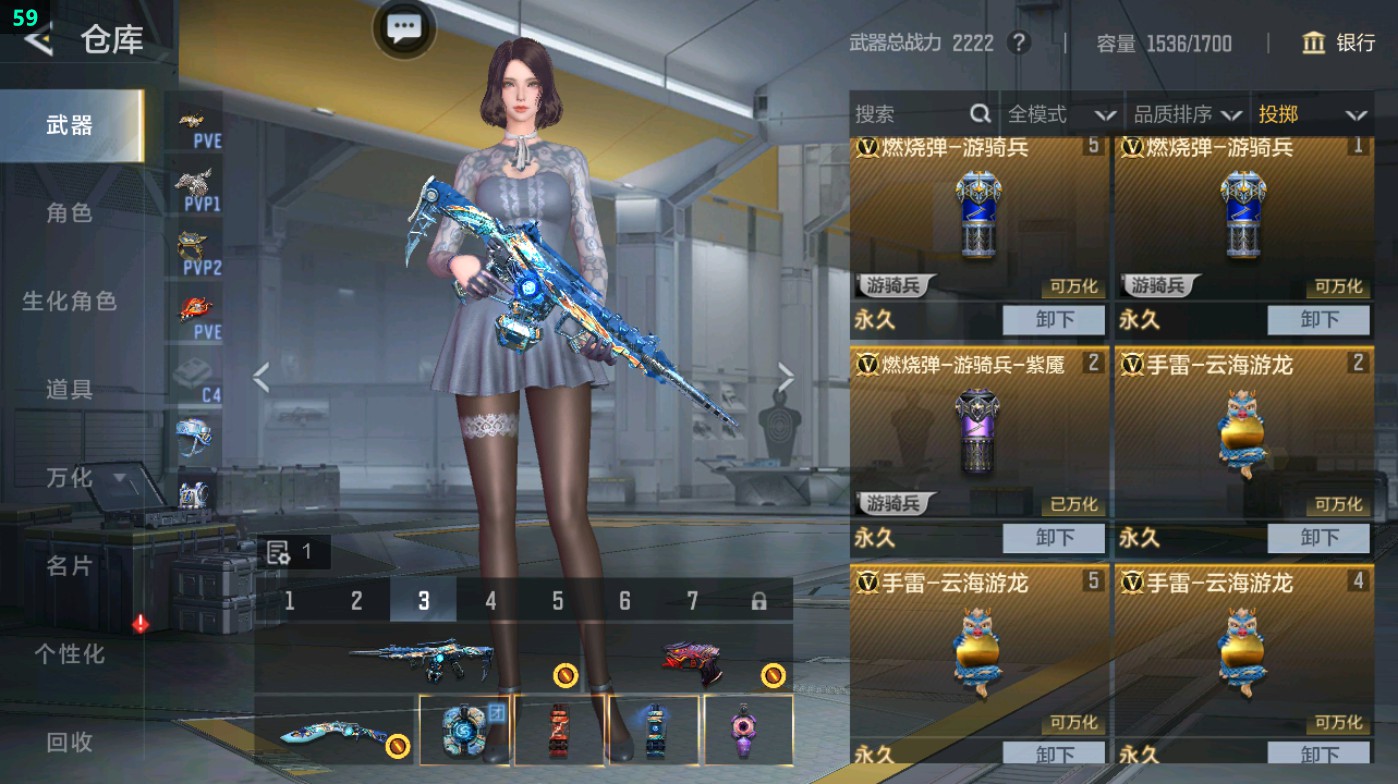Click 卸下 to unequip the first 燃烧弹-游骑兵
The height and width of the screenshot is (784, 1398).
tap(1054, 319)
